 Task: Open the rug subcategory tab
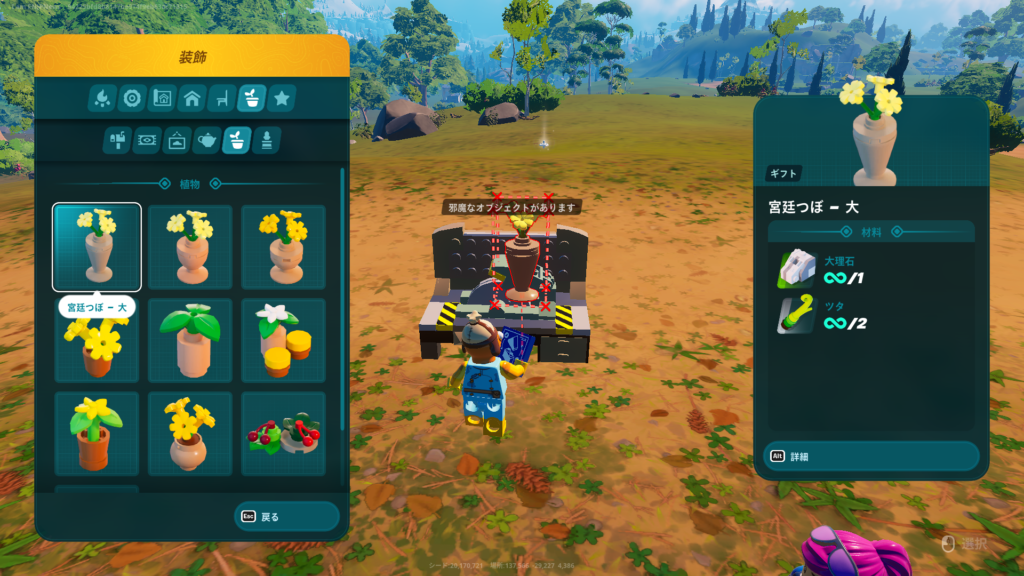tap(146, 140)
